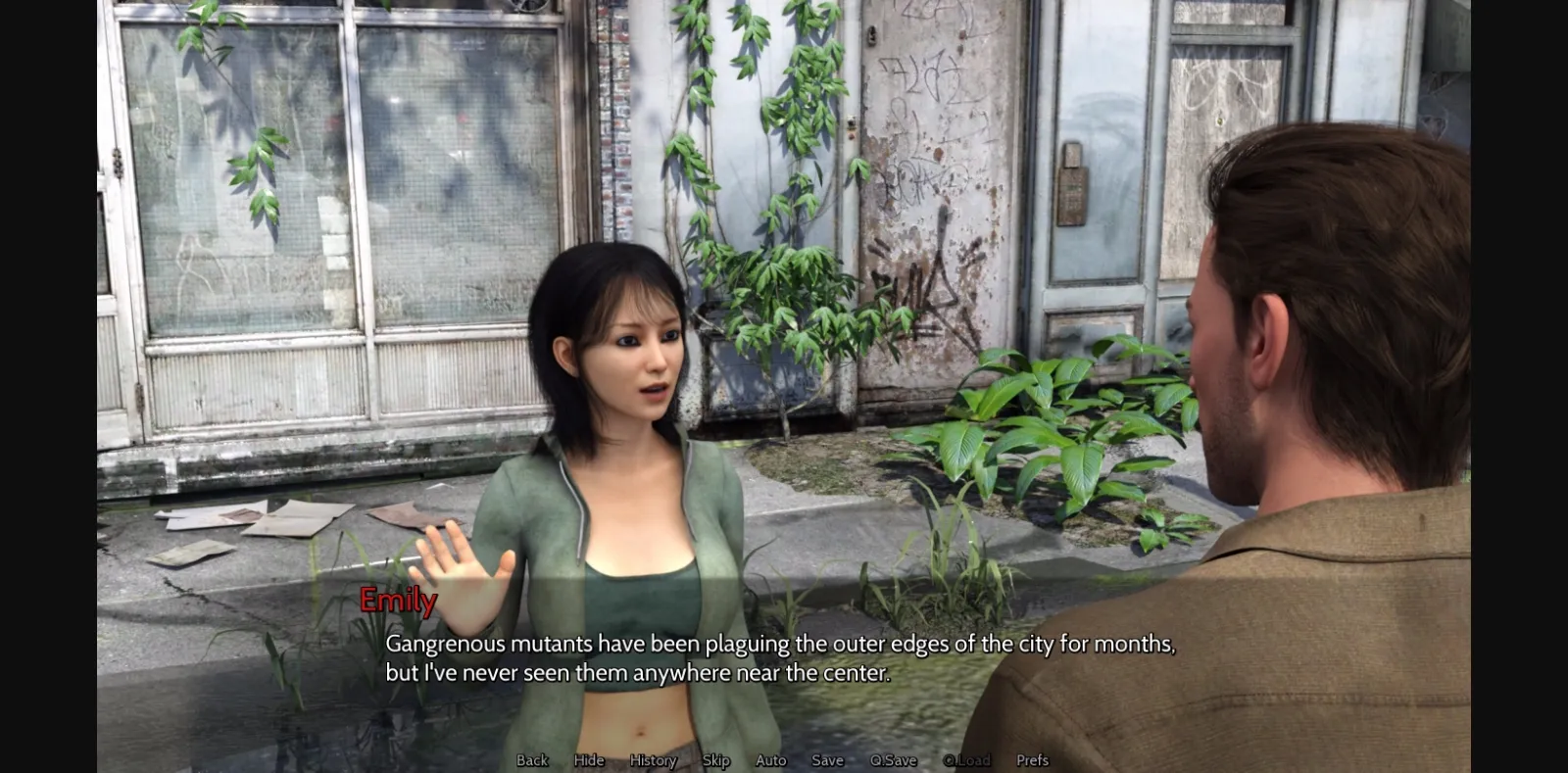
Task: Select Prefs at the bottom menu bar
Action: point(1030,759)
